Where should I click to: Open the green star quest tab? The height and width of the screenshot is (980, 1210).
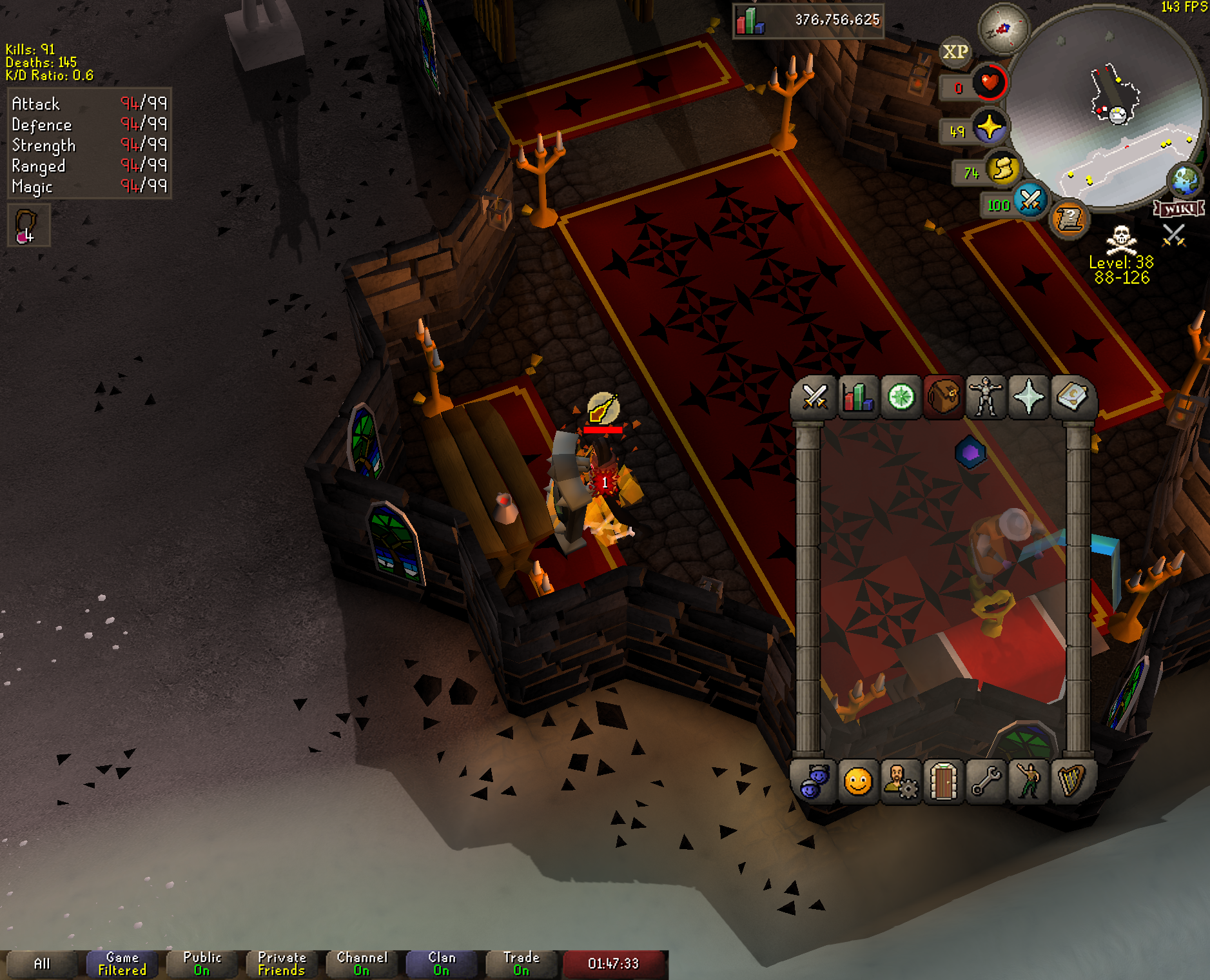tap(901, 397)
